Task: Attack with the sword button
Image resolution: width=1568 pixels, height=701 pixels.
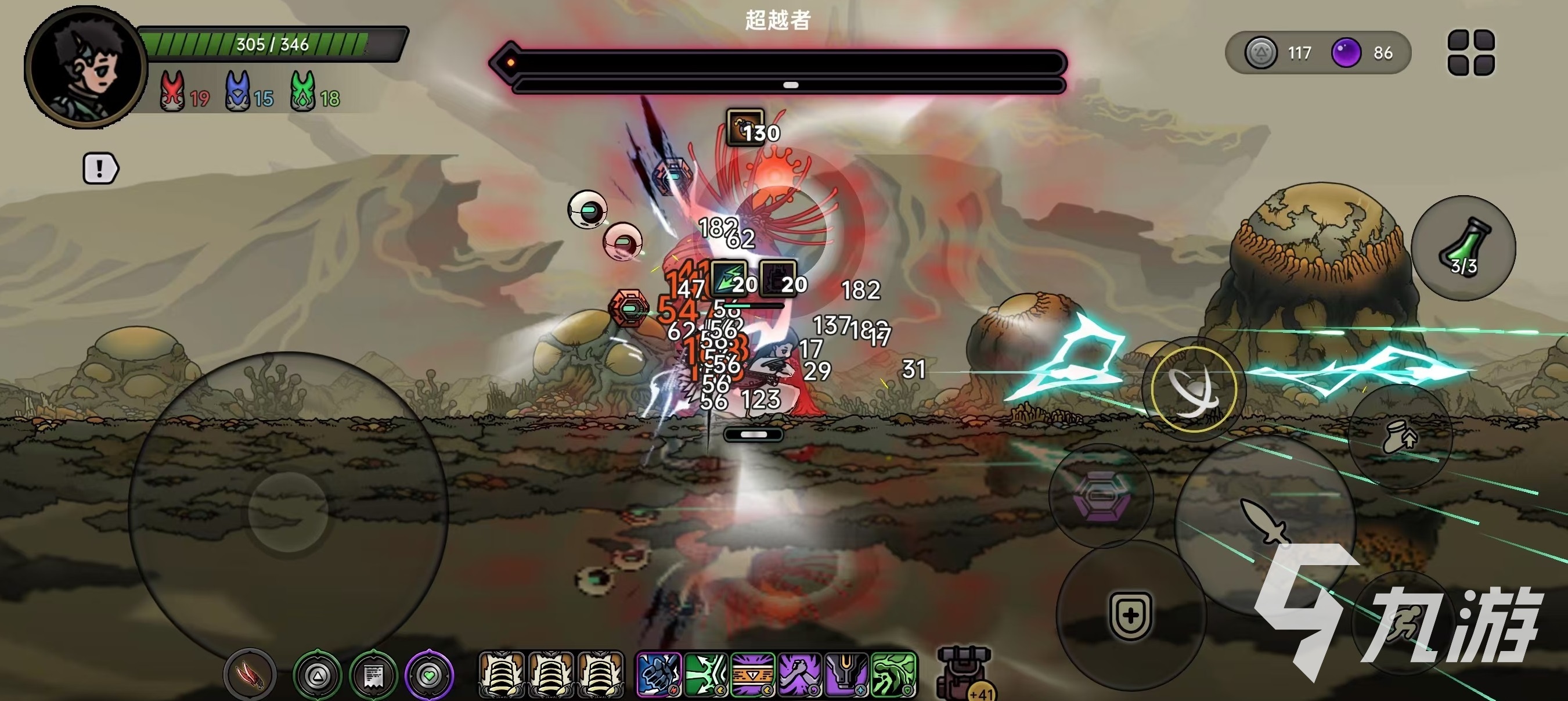Action: [1265, 521]
